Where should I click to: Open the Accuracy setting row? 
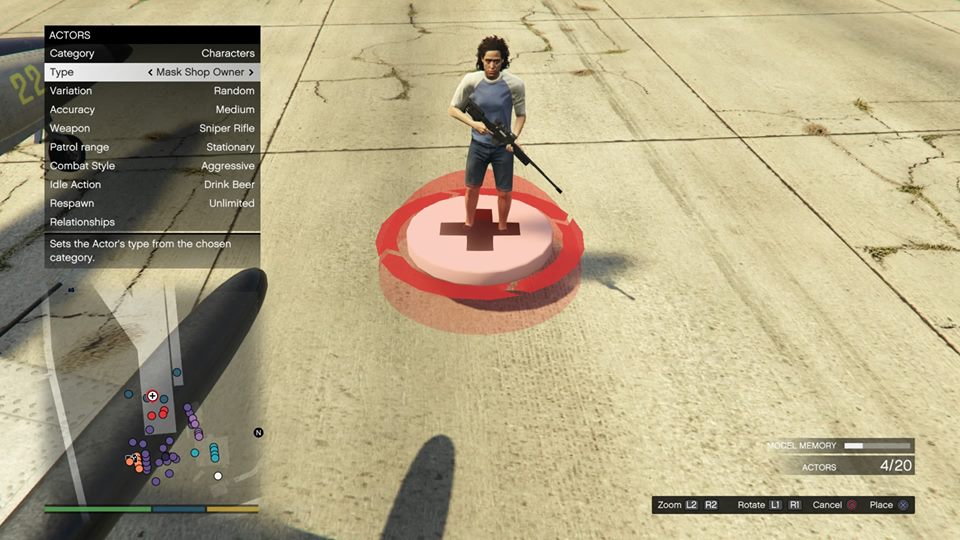click(x=152, y=110)
